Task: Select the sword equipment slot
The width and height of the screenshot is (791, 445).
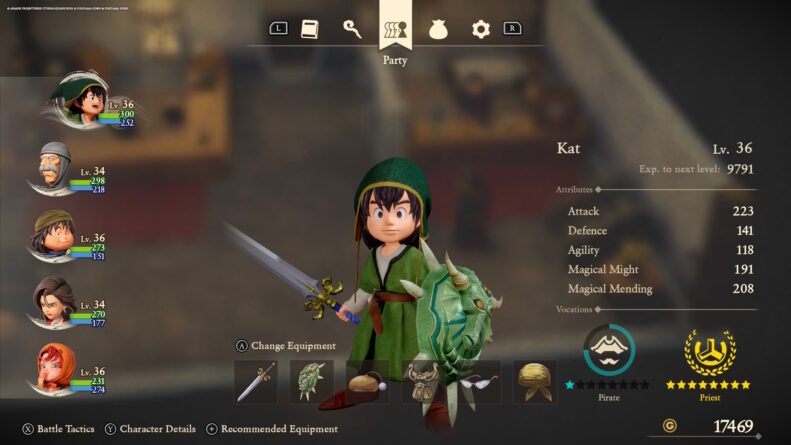Action: point(255,381)
